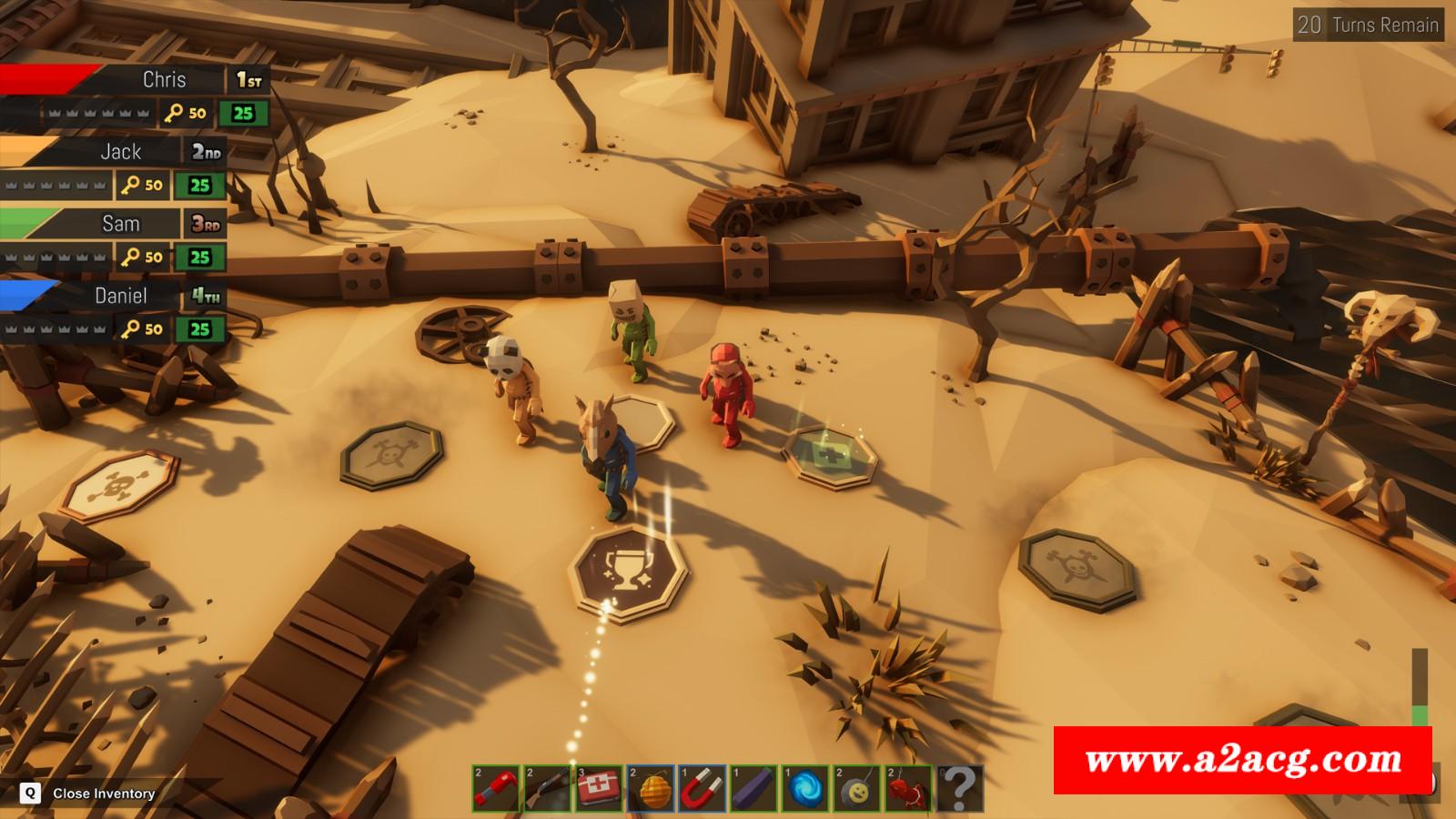This screenshot has height=819, width=1456.
Task: Pick the red horseshoe magnet item
Action: click(703, 788)
